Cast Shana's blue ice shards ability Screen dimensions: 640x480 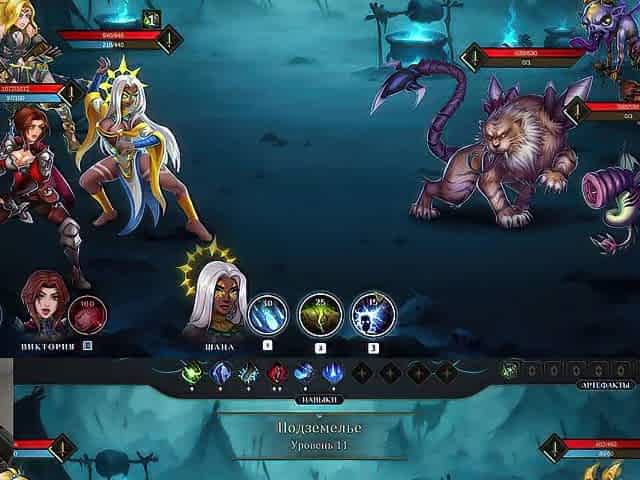[267, 315]
